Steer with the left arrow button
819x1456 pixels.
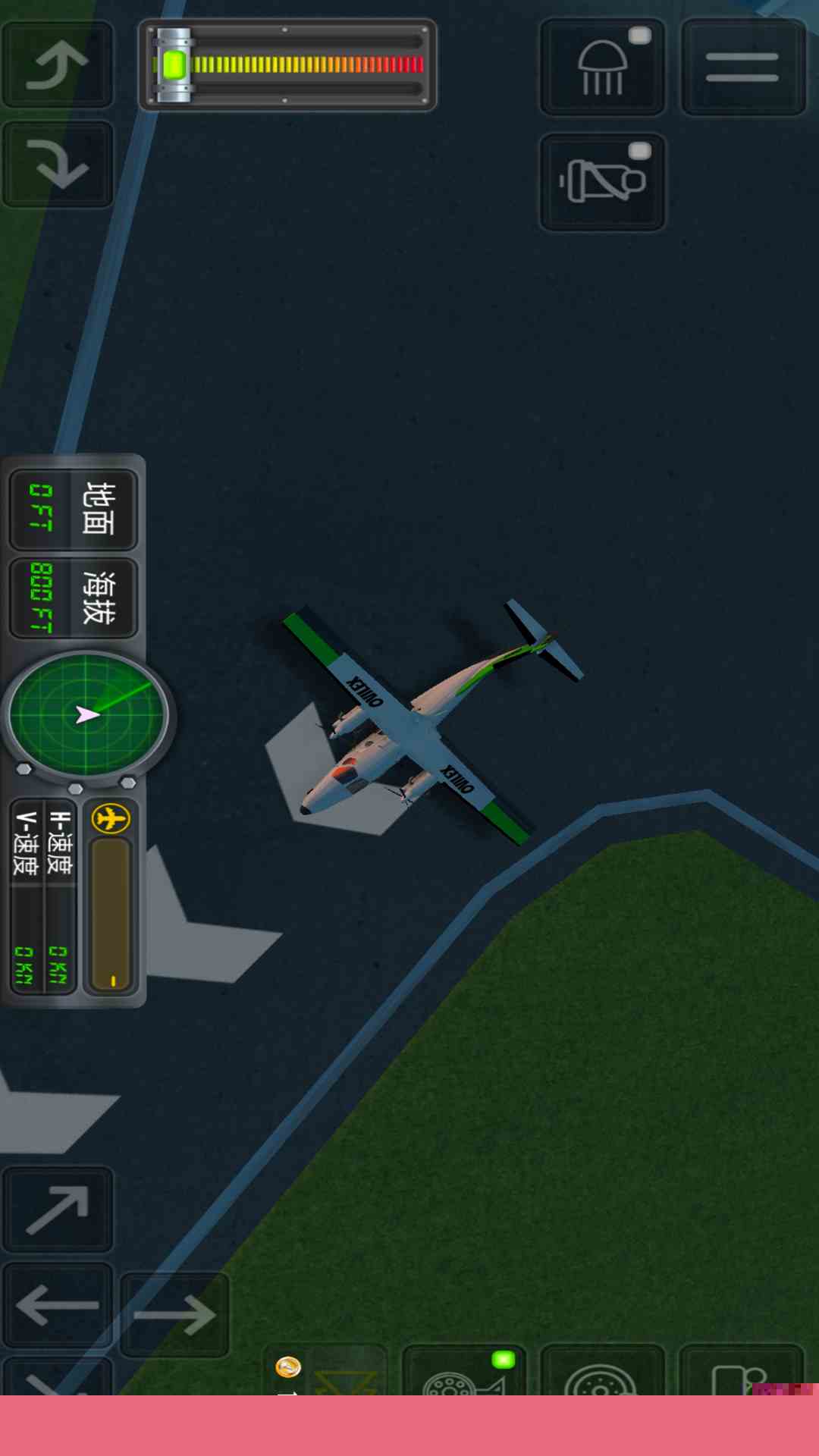(x=58, y=1306)
